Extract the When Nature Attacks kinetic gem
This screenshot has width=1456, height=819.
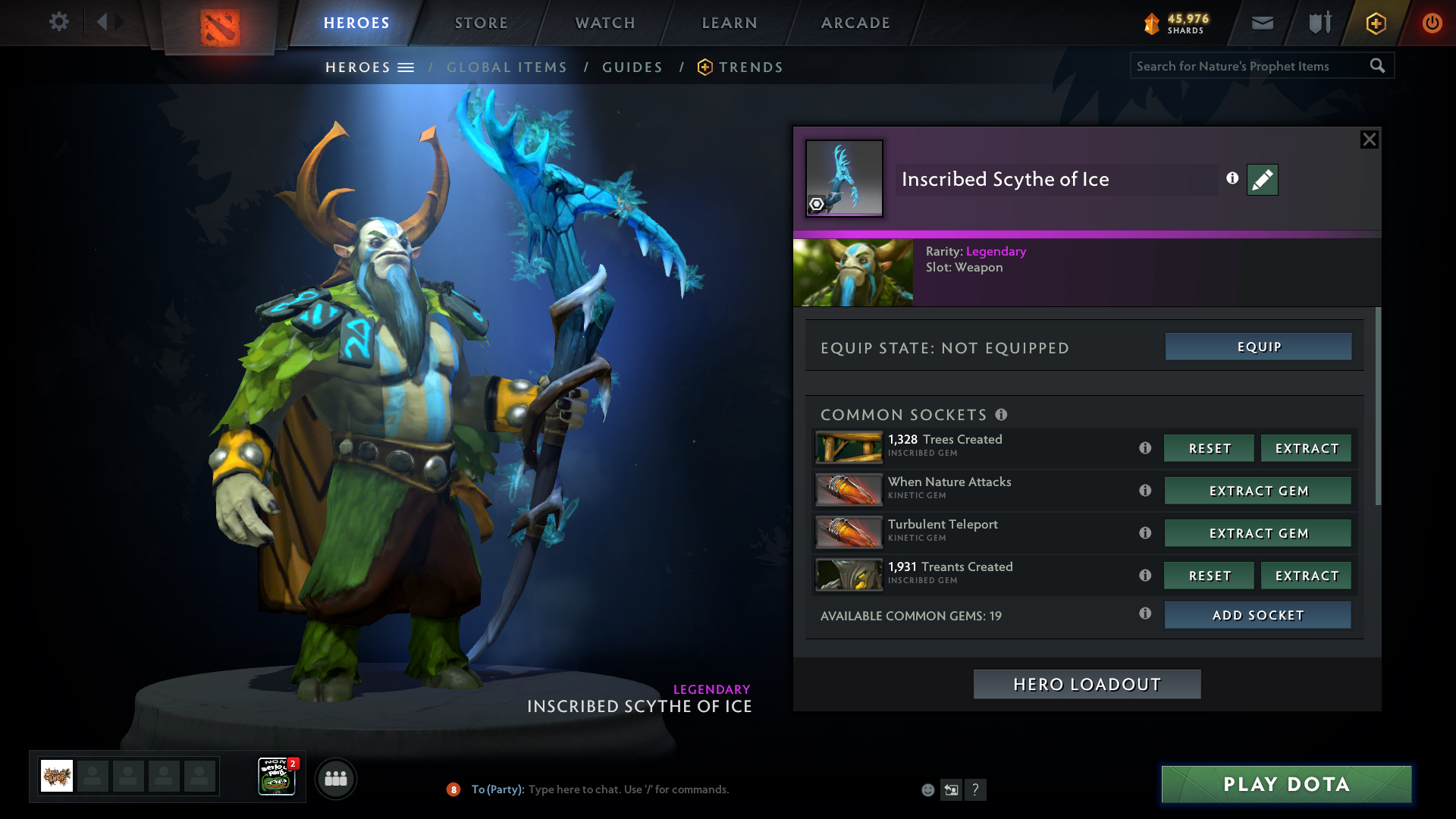click(1257, 491)
